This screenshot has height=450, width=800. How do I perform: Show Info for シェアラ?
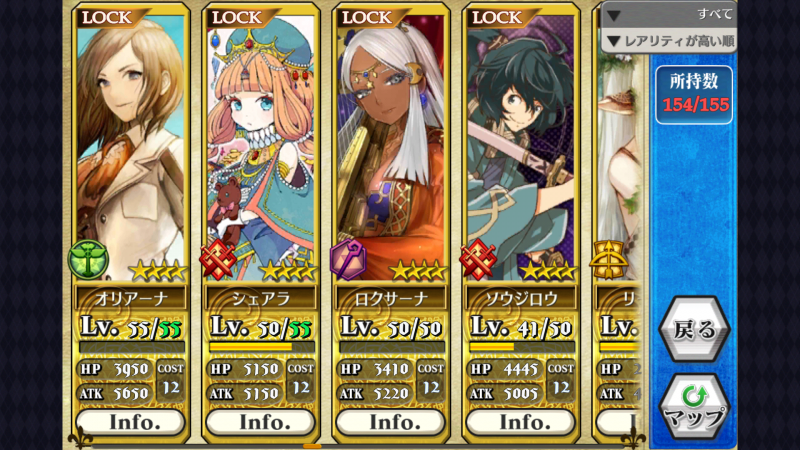pos(261,421)
